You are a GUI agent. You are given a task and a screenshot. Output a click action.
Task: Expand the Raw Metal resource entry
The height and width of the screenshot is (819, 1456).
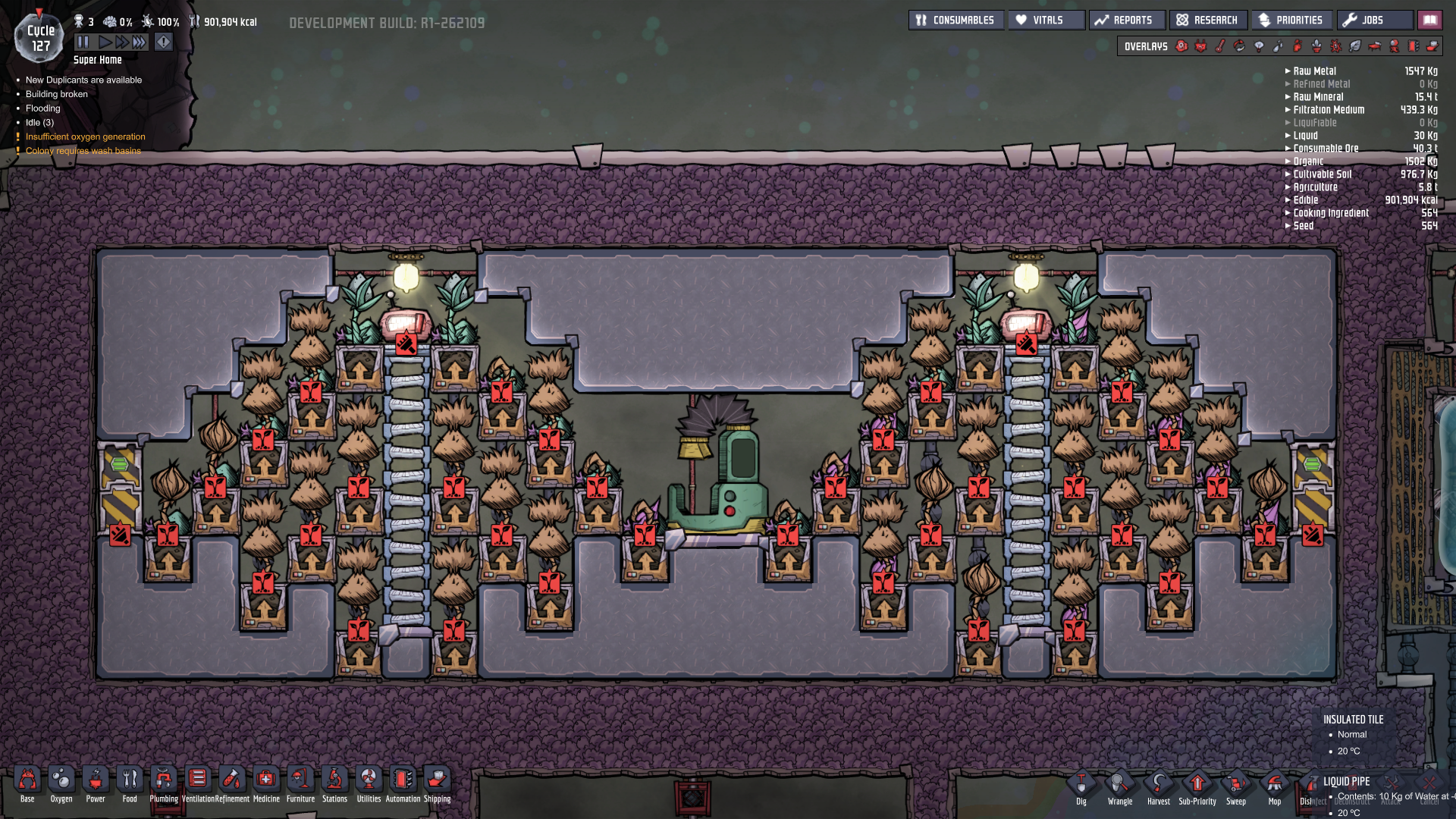coord(1288,71)
